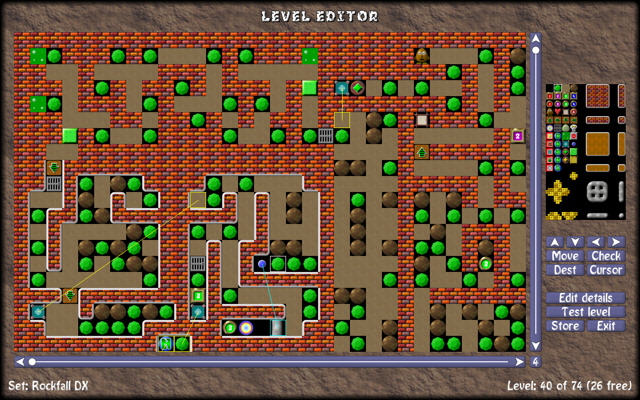This screenshot has width=640, height=400.
Task: Click the horizontal scrollbar handle below the map
Action: (x=32, y=361)
